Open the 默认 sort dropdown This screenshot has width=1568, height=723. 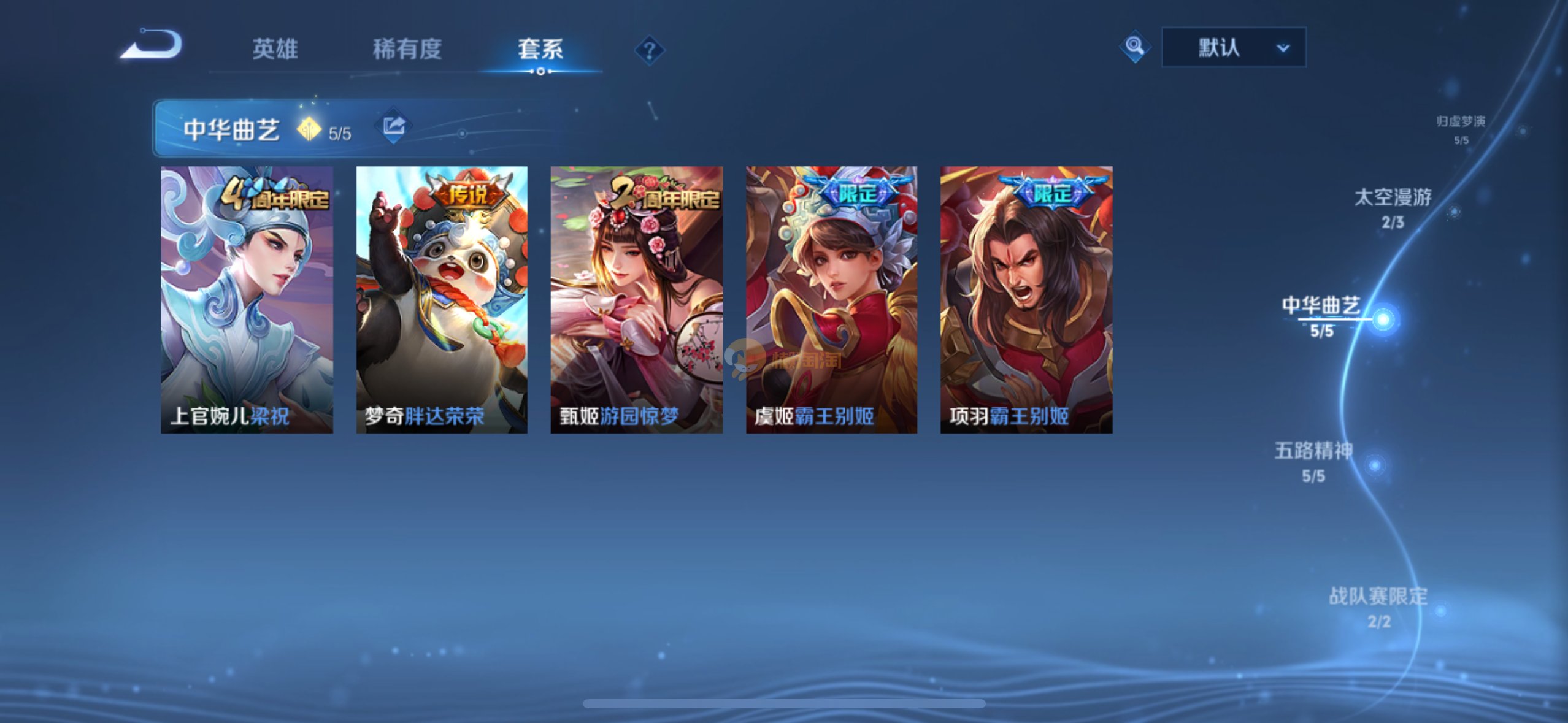pos(1234,47)
